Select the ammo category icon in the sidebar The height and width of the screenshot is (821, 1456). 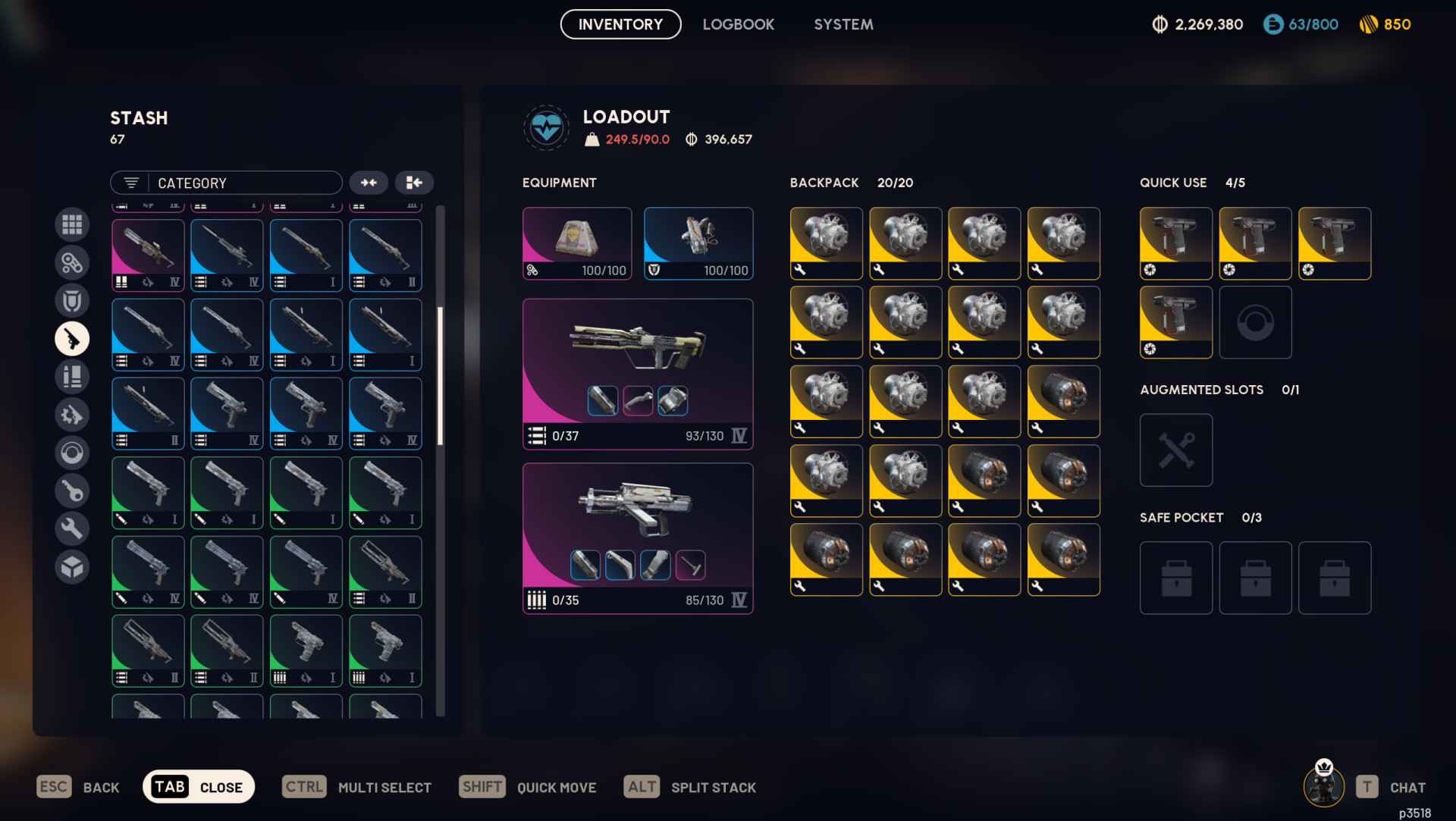point(72,377)
